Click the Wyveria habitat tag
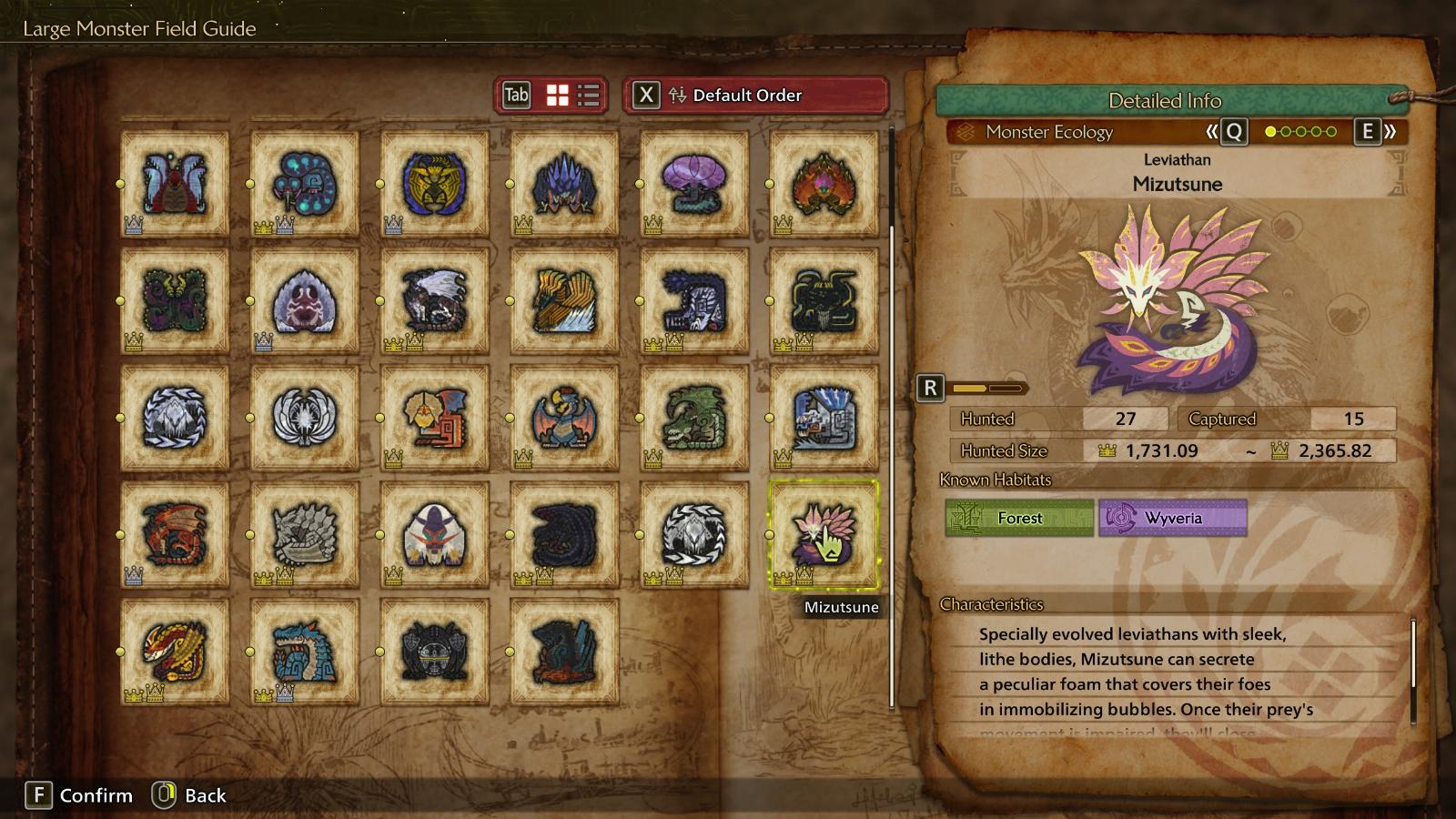The image size is (1456, 819). pyautogui.click(x=1172, y=518)
